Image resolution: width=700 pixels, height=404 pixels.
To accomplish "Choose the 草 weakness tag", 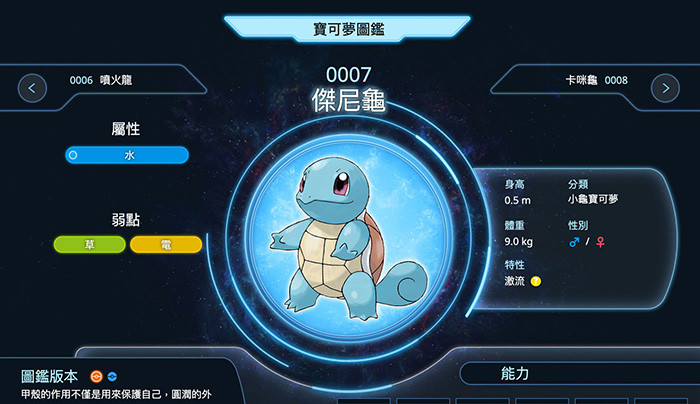I will click(90, 244).
